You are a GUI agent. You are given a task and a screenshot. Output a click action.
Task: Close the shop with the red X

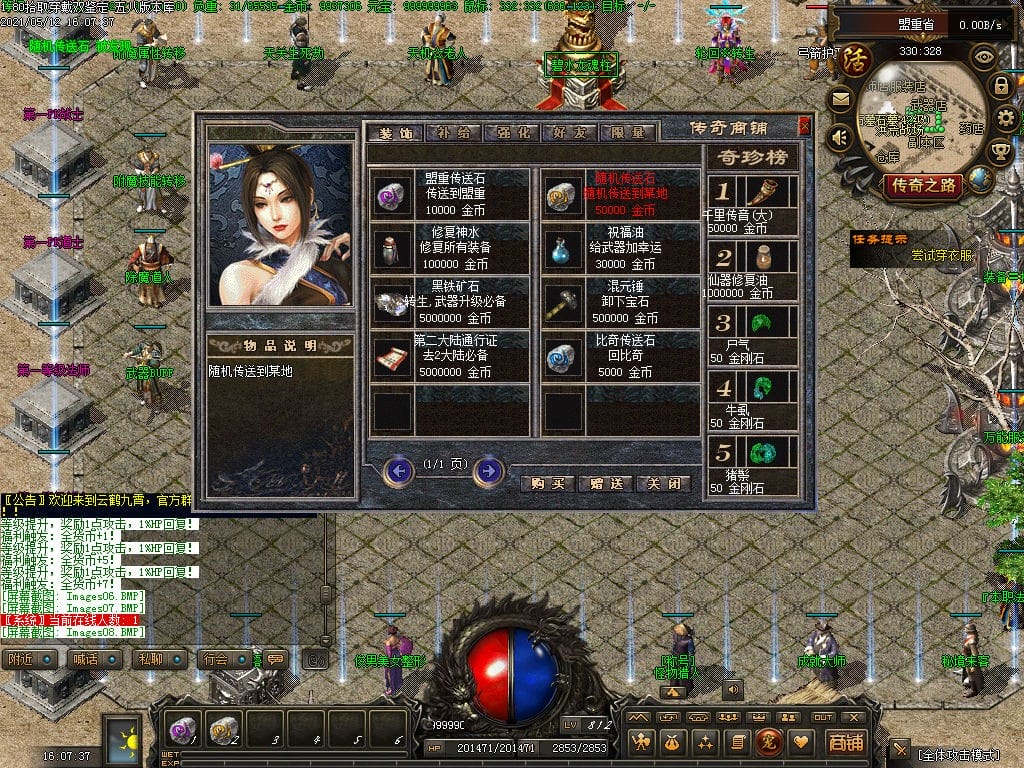coord(804,127)
